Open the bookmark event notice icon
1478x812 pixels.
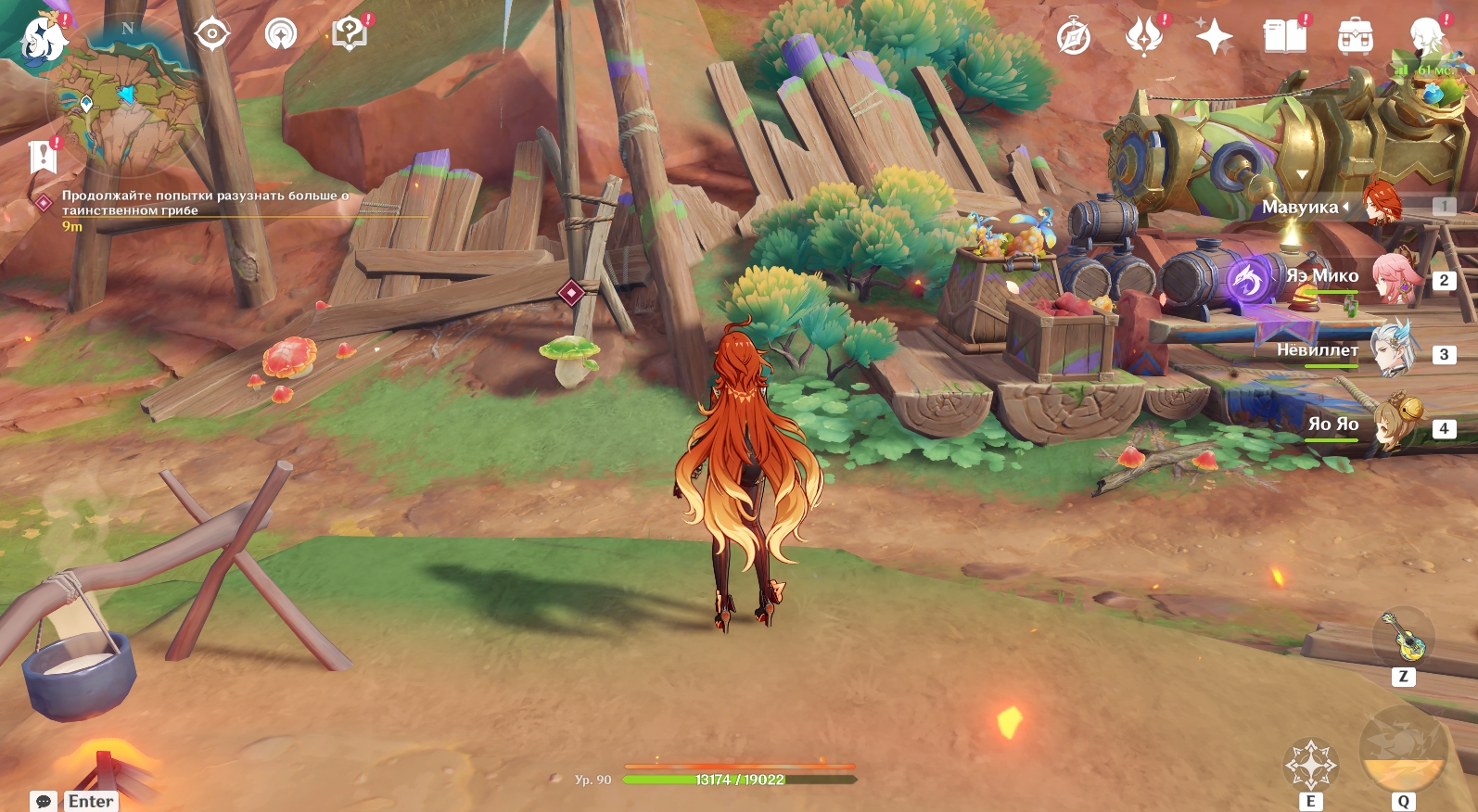click(43, 157)
